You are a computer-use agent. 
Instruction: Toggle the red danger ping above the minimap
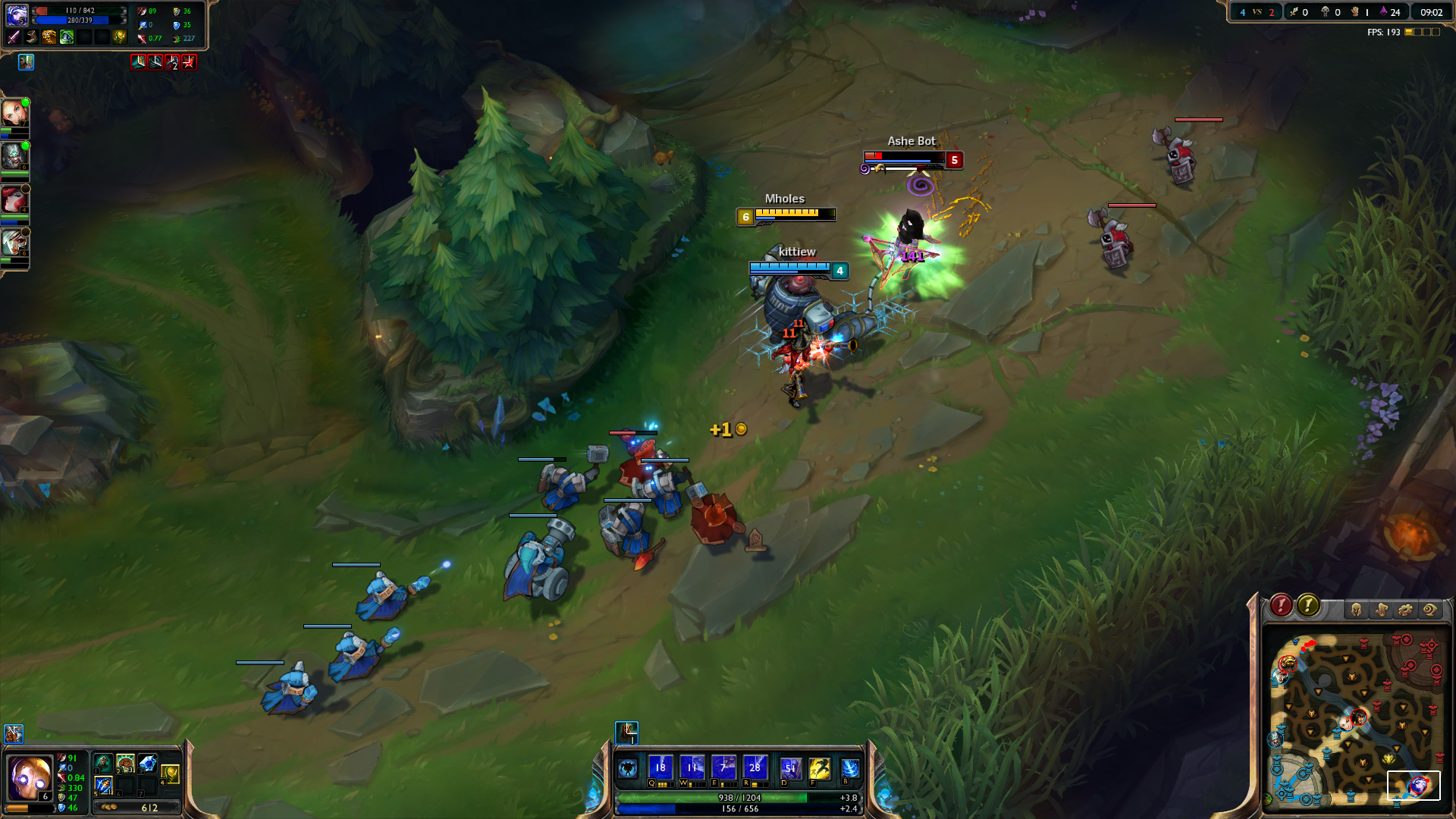tap(1281, 607)
